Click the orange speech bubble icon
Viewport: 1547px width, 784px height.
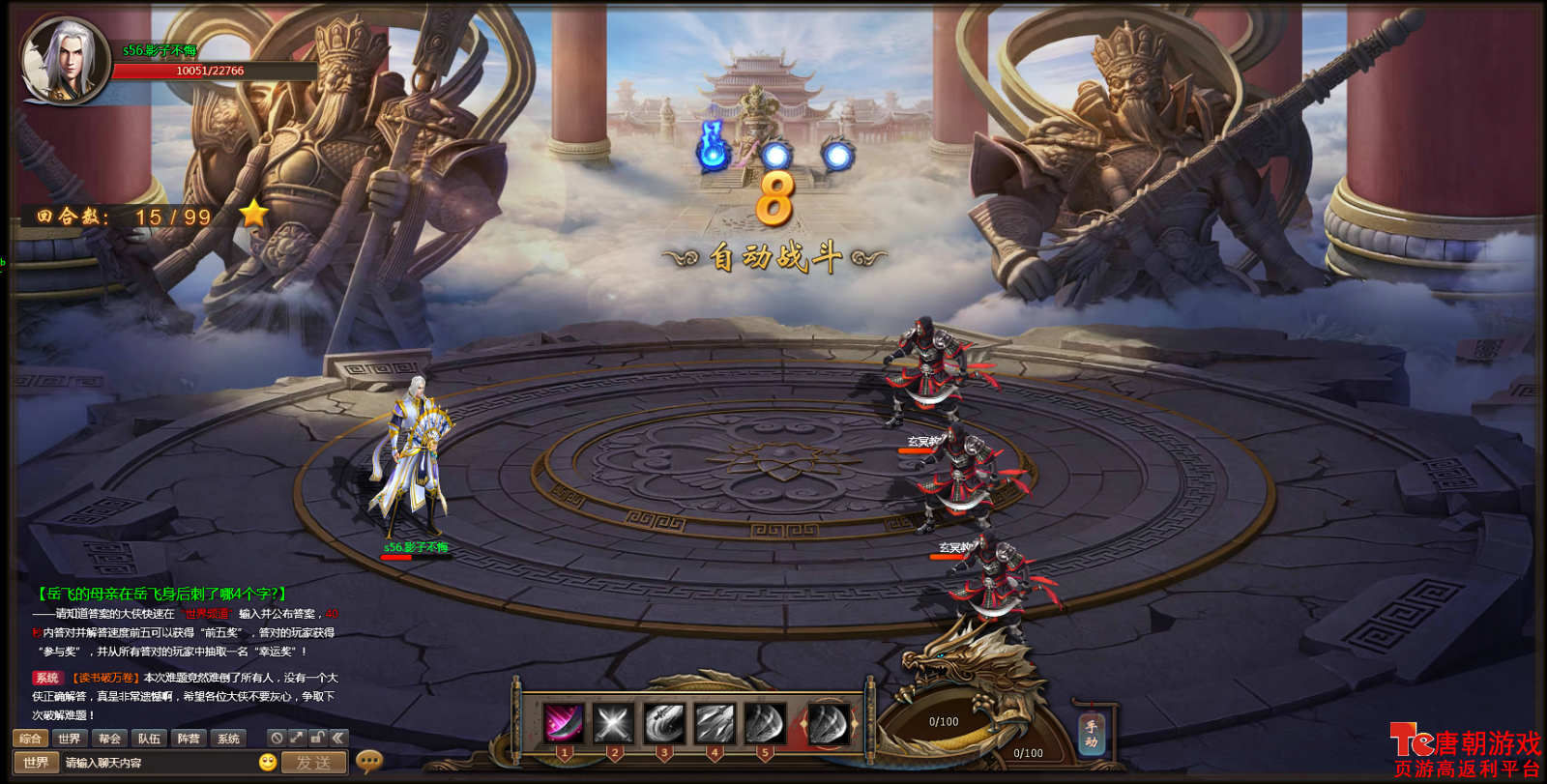point(368,762)
